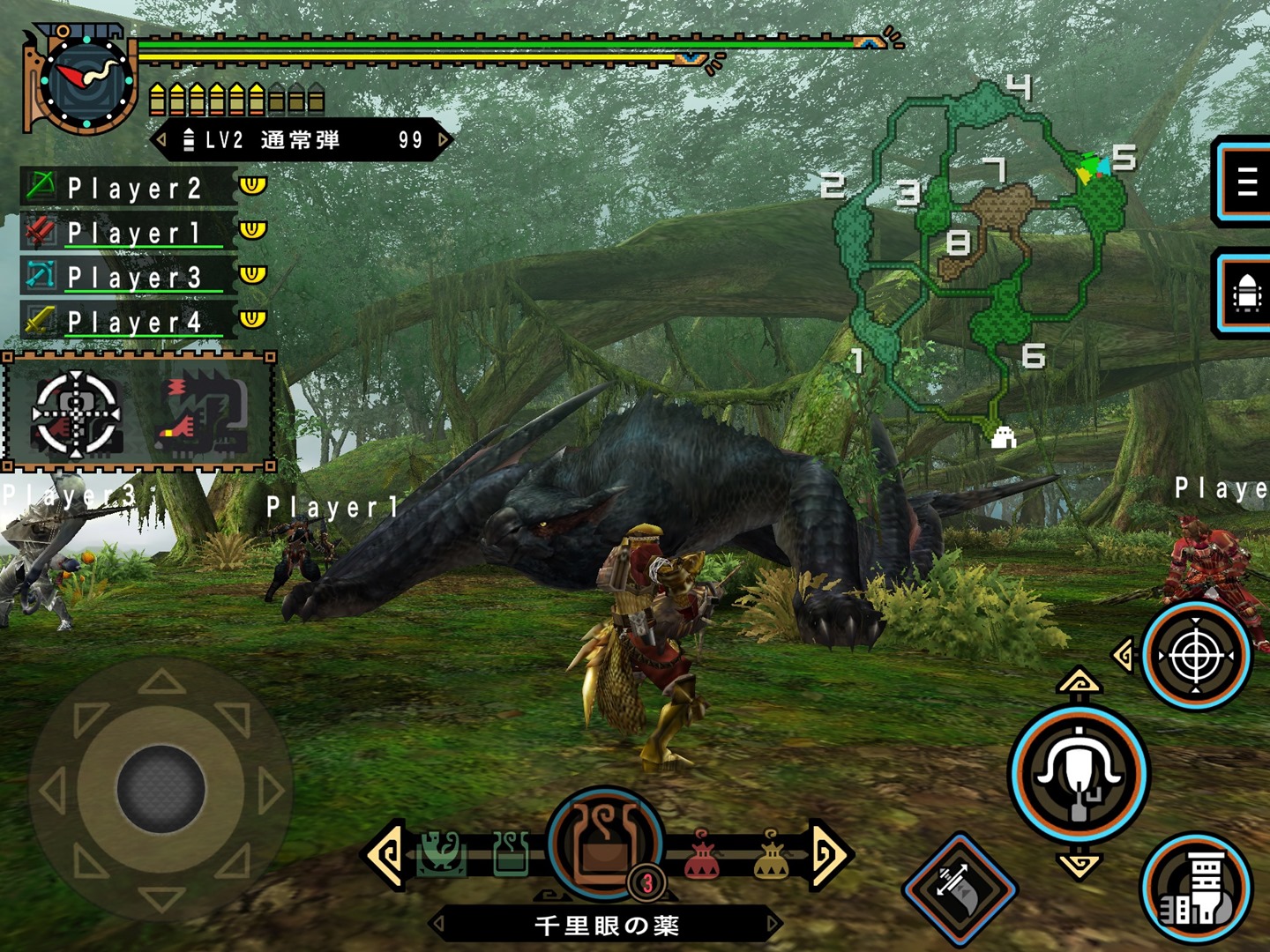Cycle item bar left with the arrow
Viewport: 1270px width, 952px height.
pos(386,853)
